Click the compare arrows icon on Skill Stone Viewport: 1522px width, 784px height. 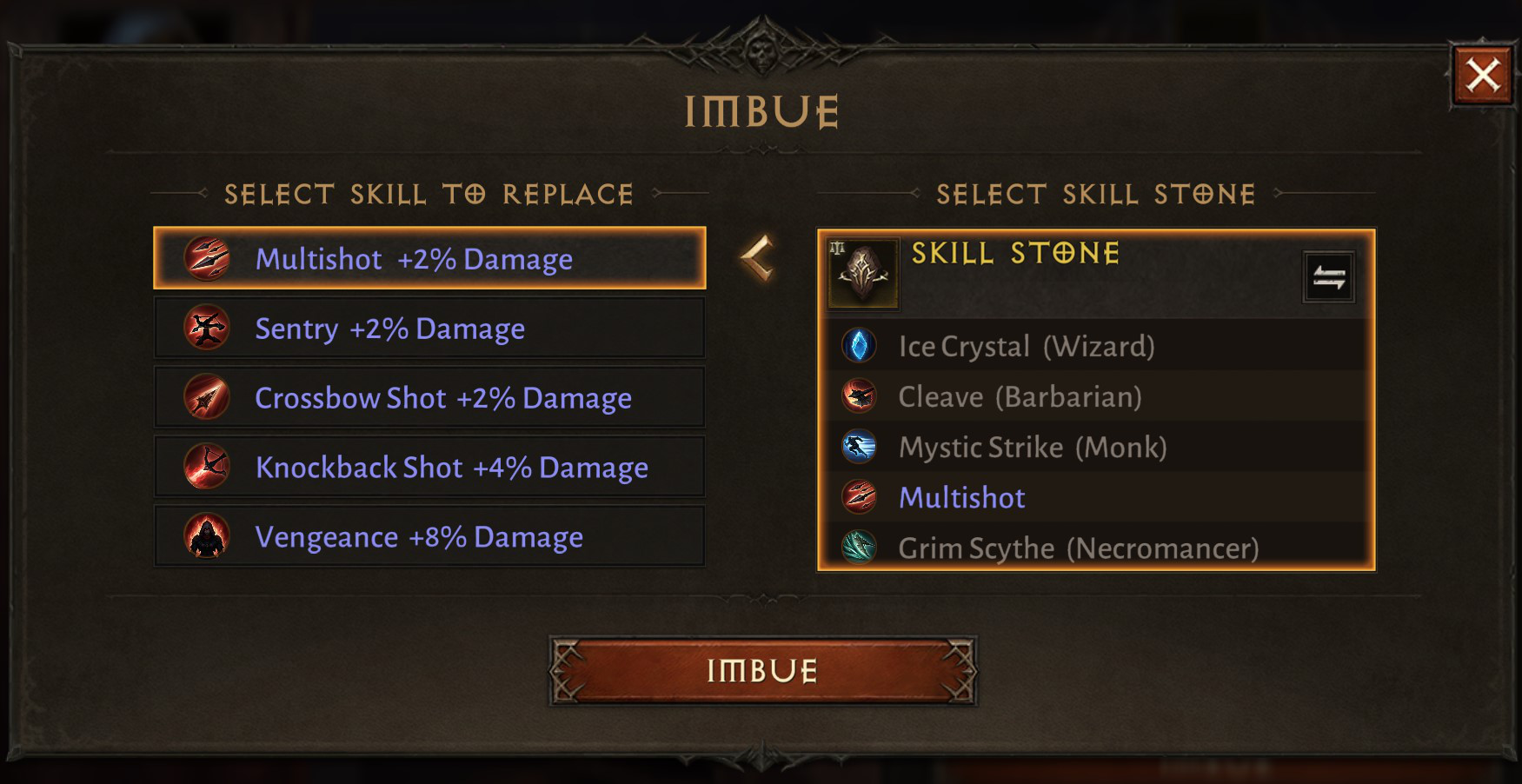point(1329,276)
